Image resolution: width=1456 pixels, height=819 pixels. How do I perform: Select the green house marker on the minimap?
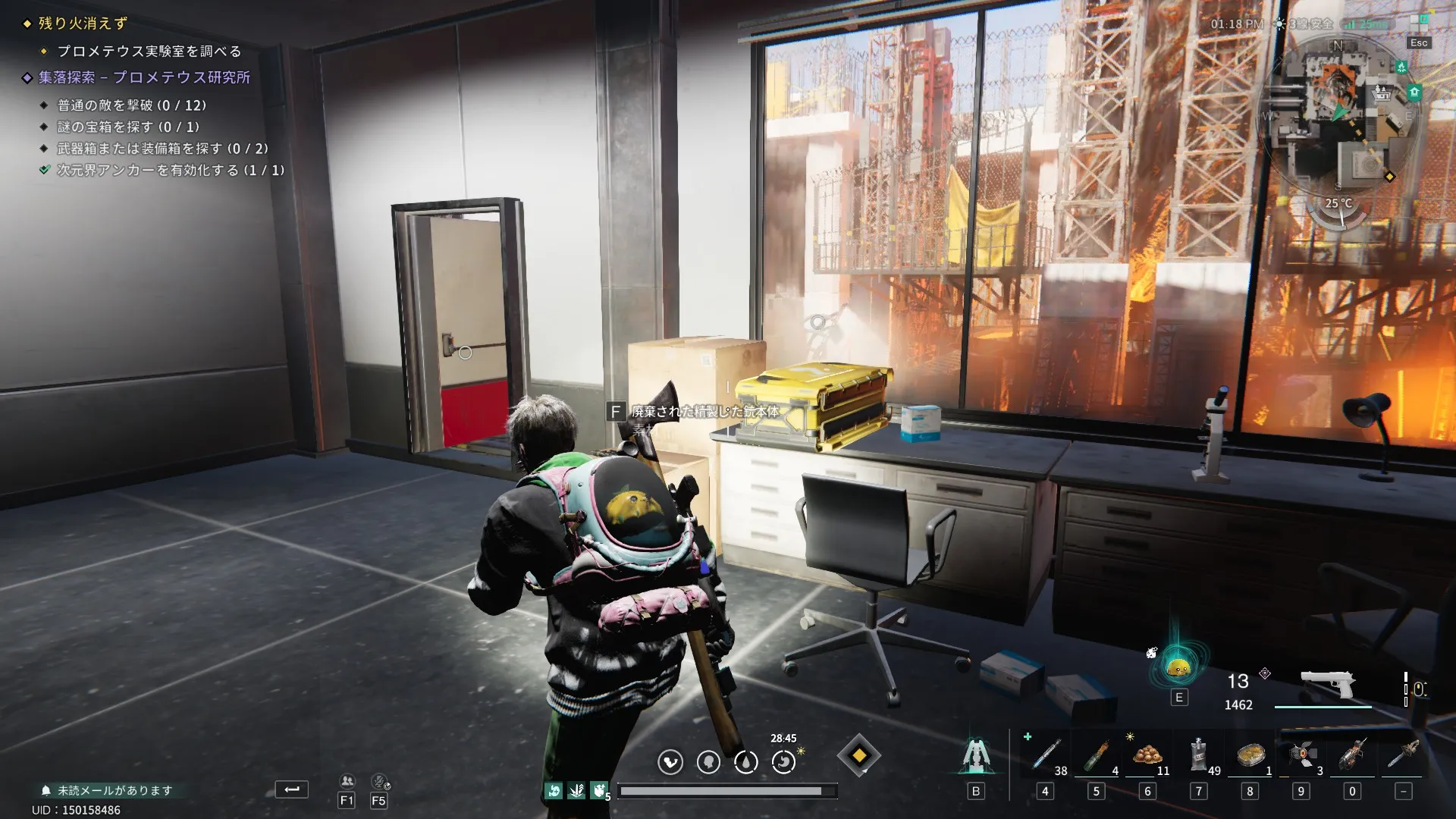(x=1414, y=92)
